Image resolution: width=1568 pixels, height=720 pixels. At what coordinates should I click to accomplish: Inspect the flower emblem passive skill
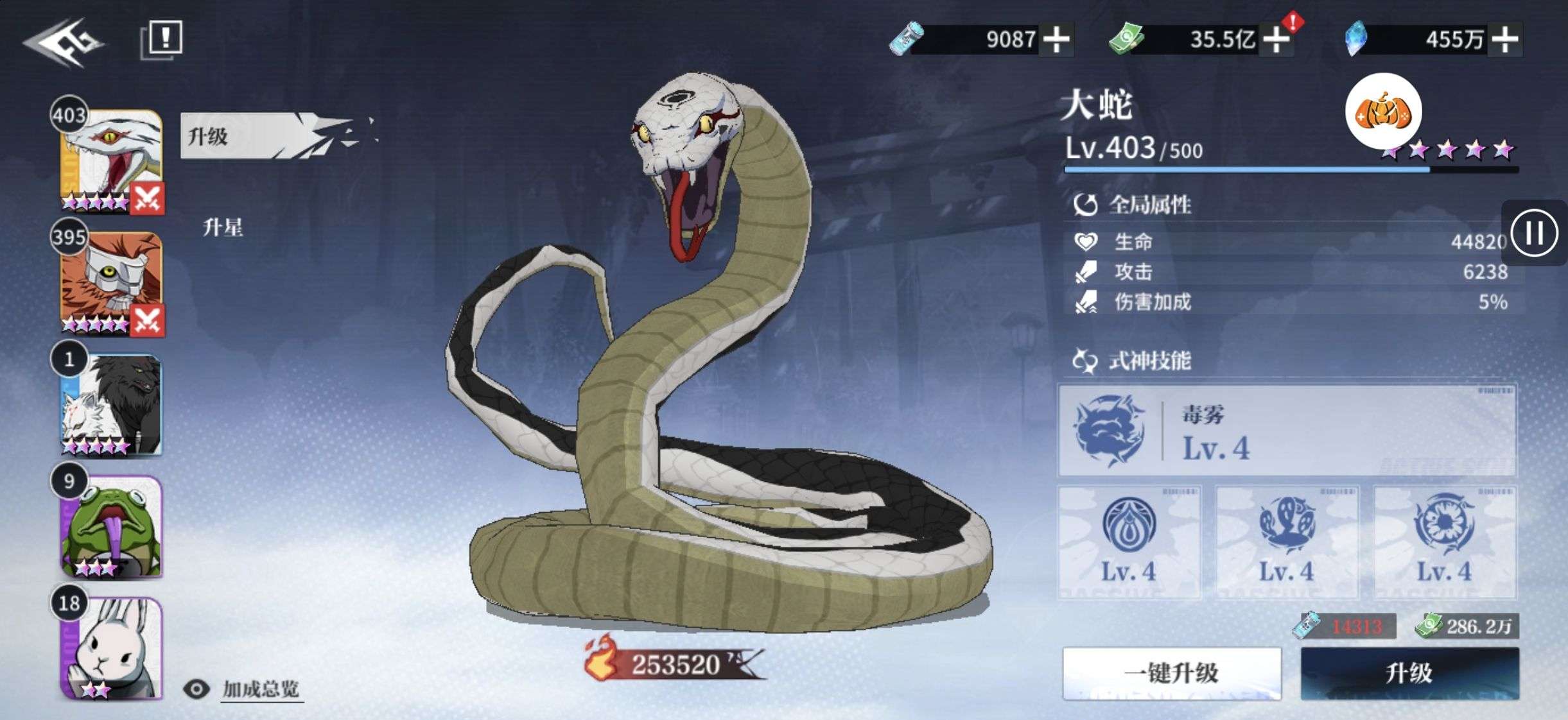pyautogui.click(x=1444, y=542)
